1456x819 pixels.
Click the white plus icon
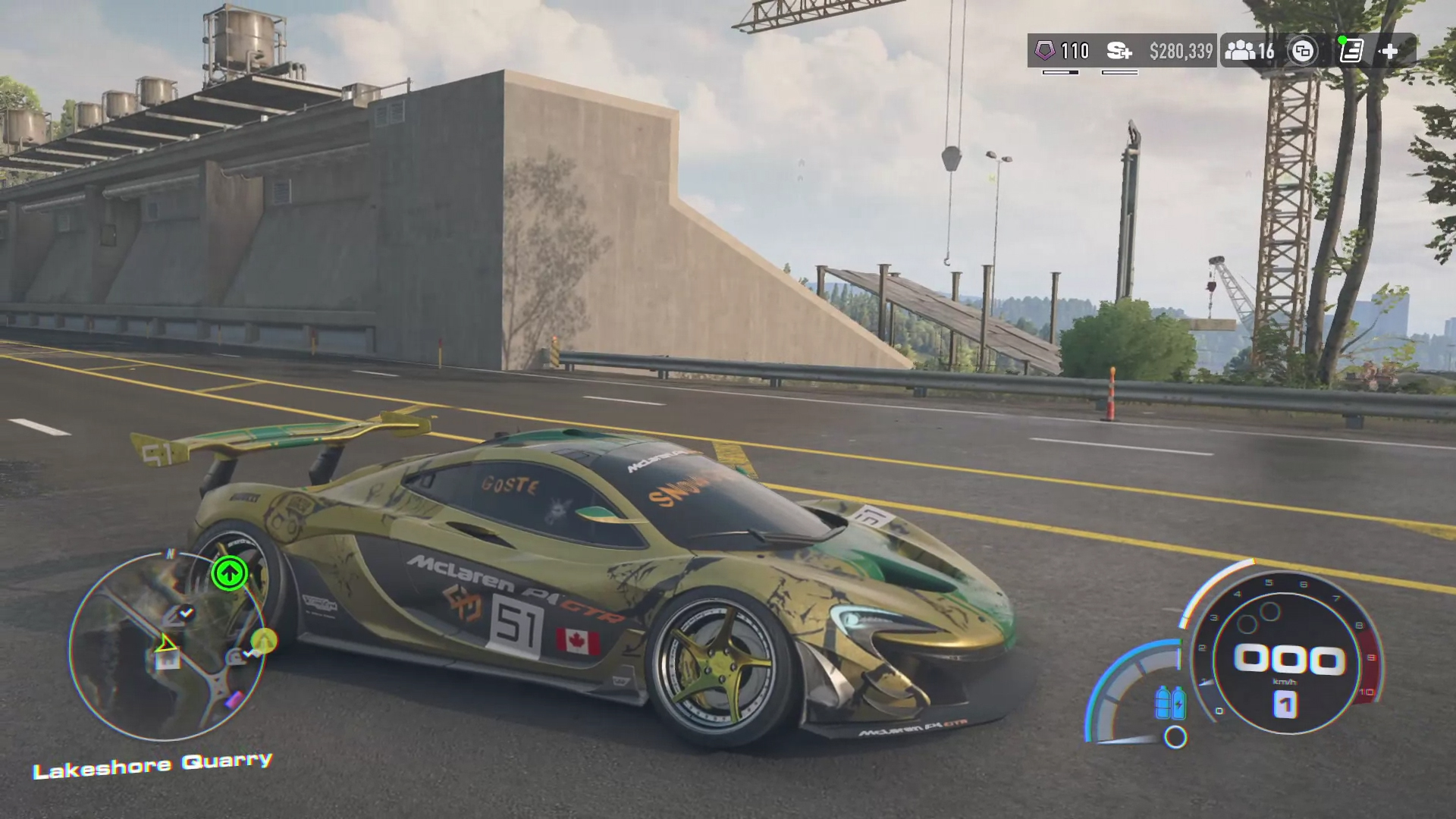(x=1389, y=51)
